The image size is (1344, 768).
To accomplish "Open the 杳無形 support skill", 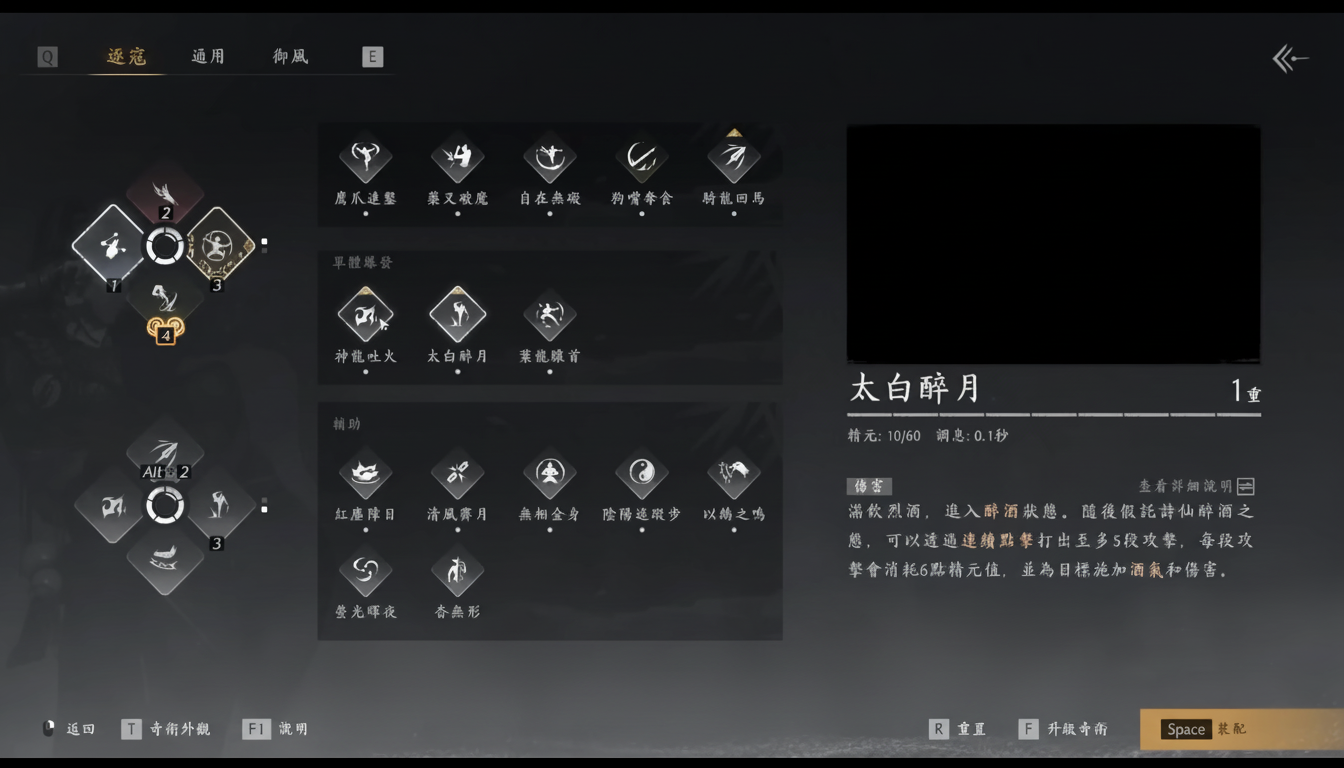I will (x=457, y=573).
